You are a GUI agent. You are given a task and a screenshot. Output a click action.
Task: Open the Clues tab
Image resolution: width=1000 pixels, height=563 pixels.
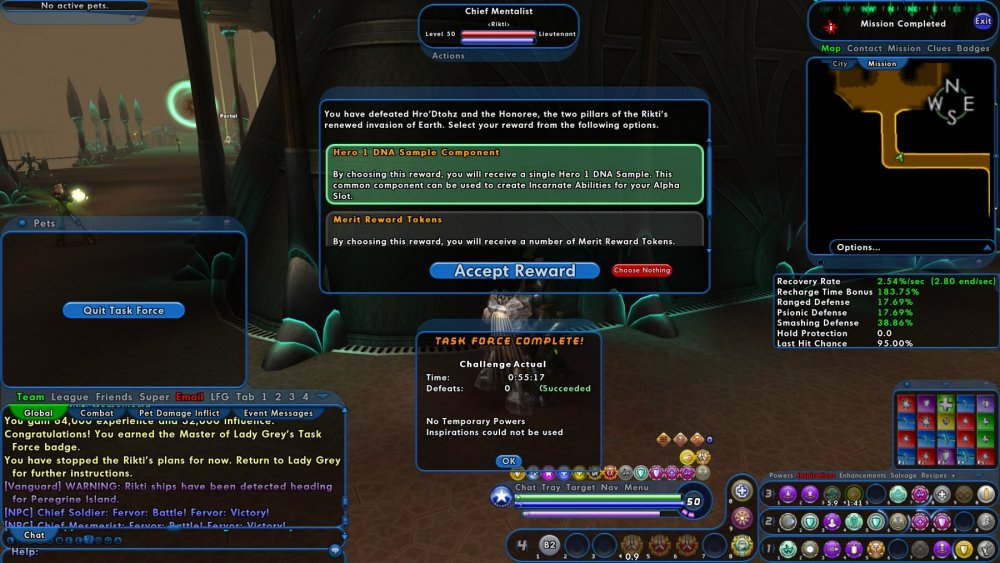click(939, 48)
